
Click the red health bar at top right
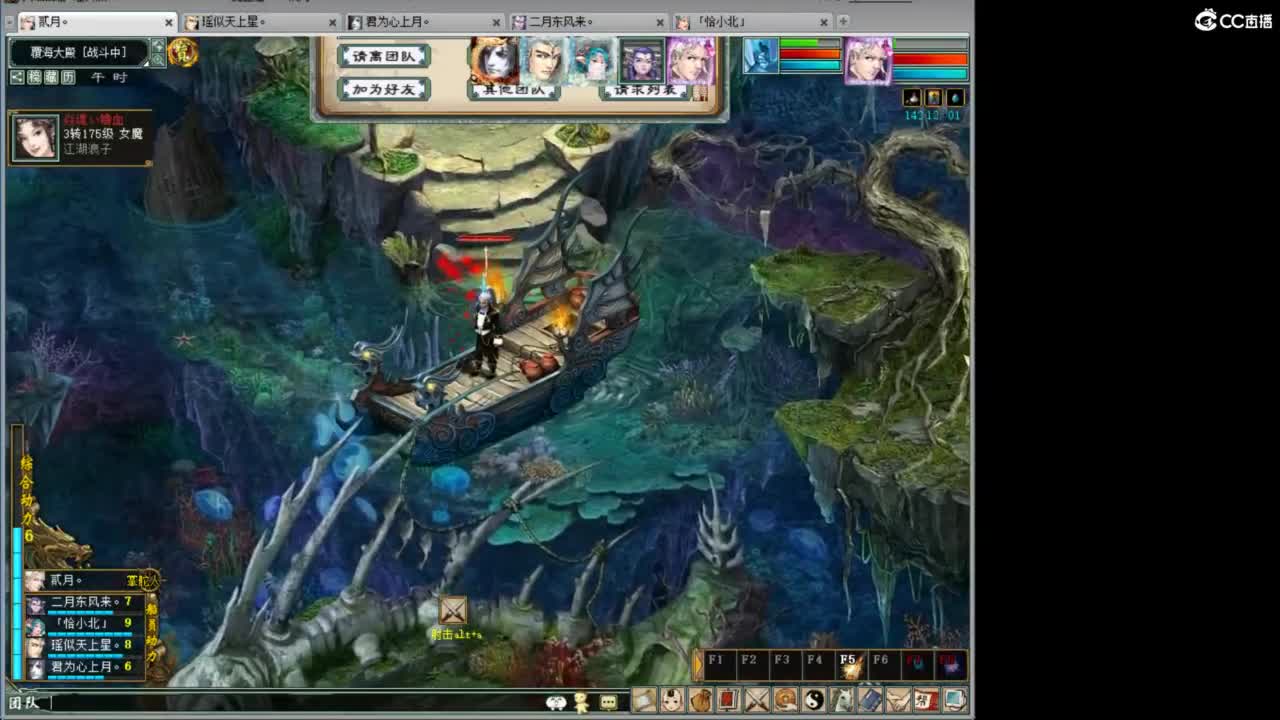(930, 58)
